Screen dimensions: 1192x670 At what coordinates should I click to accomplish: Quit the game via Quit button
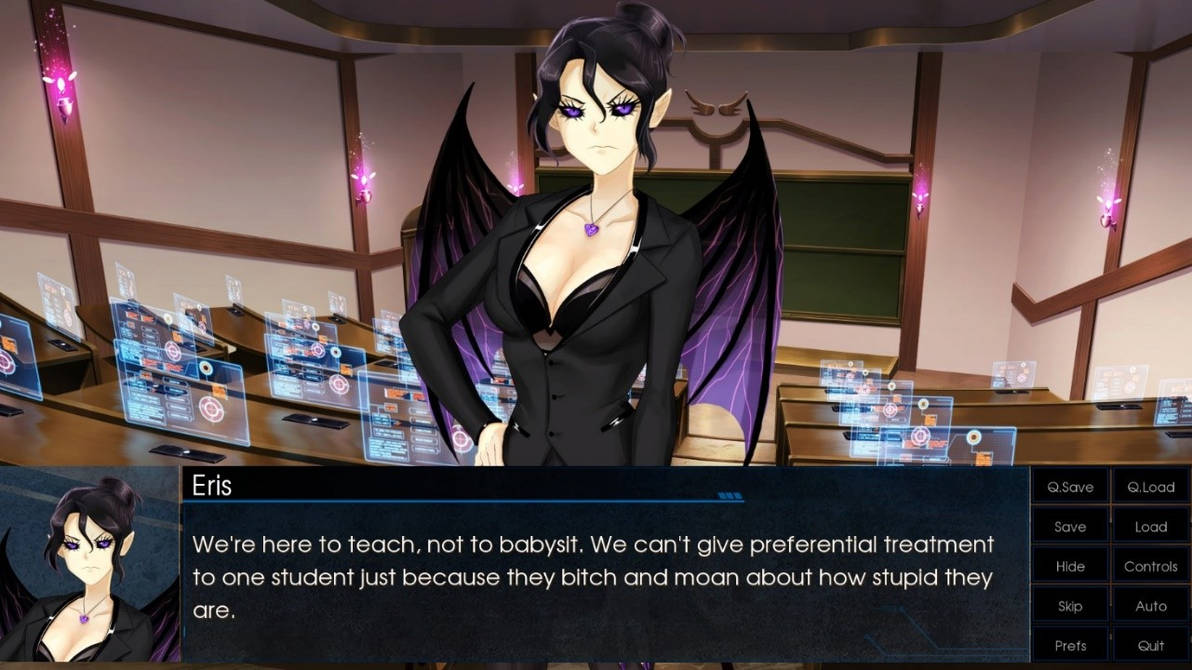[1150, 645]
